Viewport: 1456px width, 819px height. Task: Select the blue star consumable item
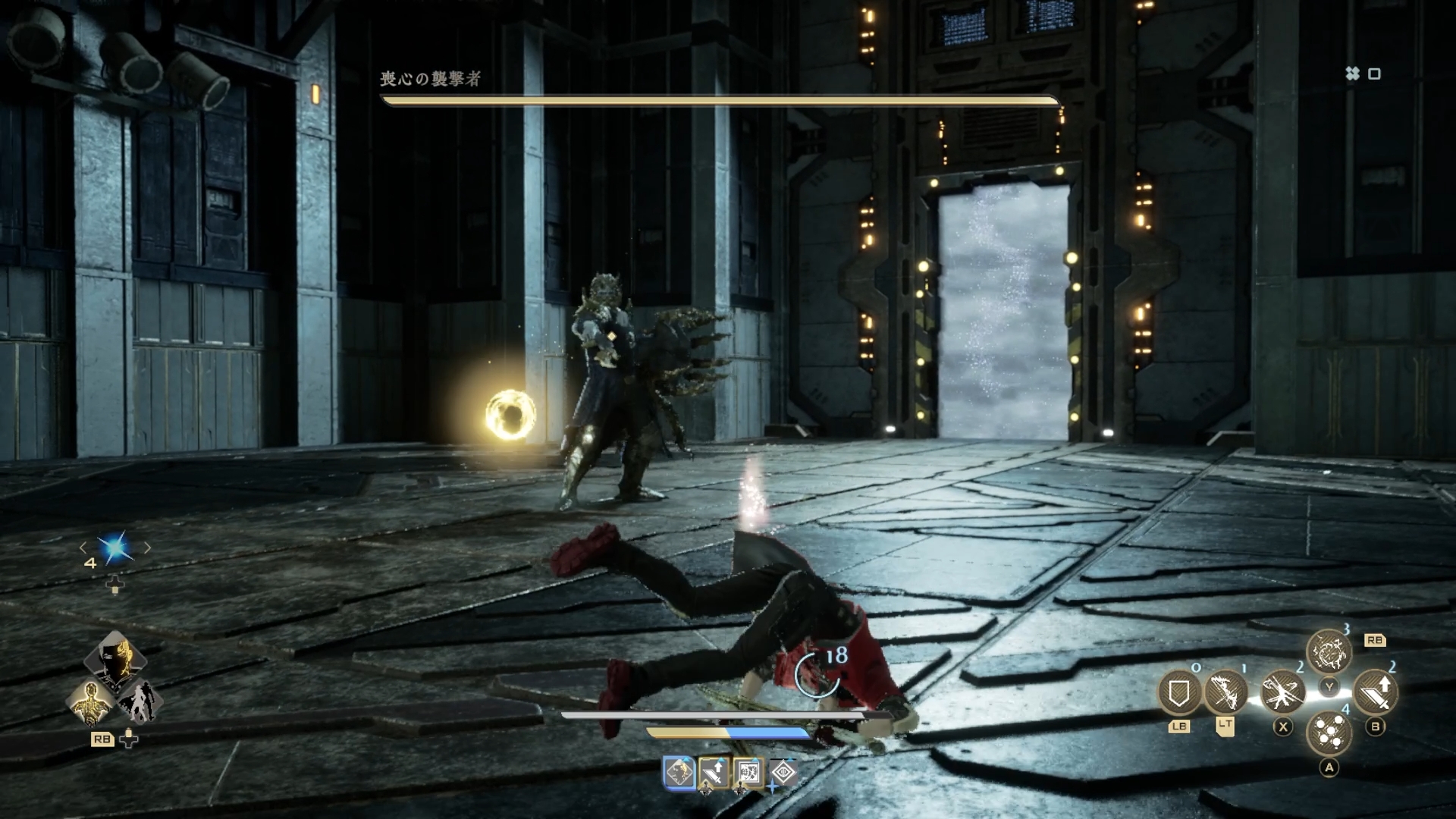pyautogui.click(x=115, y=548)
